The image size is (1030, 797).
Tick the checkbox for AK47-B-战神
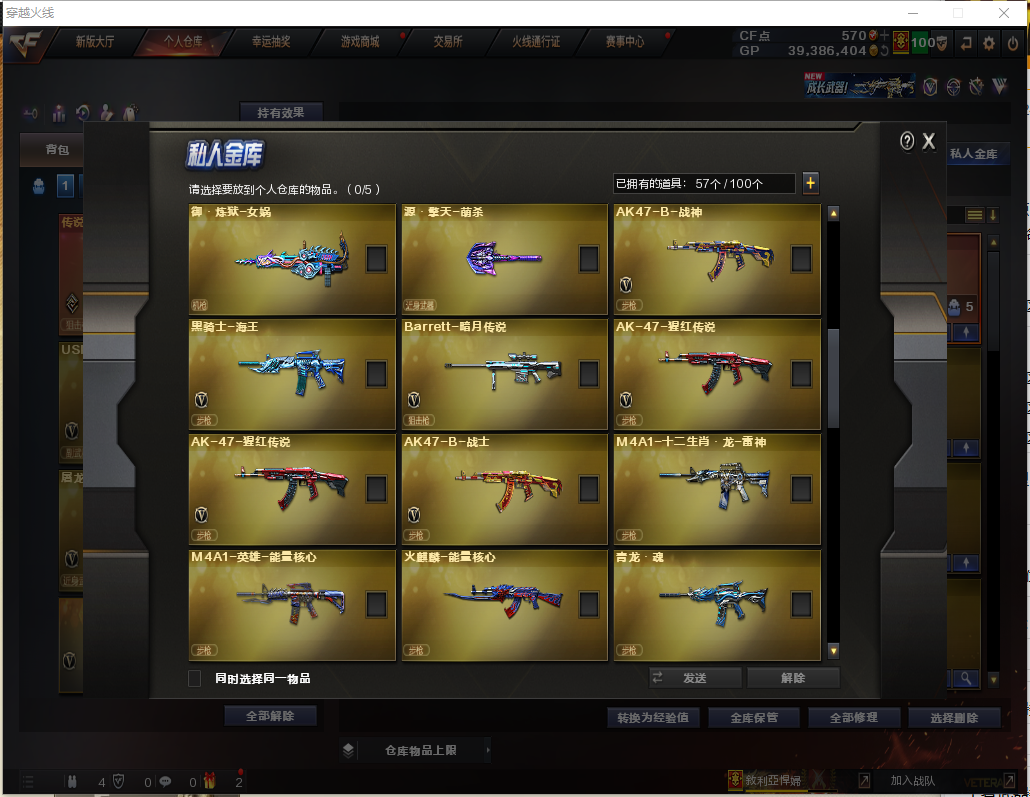[x=801, y=259]
